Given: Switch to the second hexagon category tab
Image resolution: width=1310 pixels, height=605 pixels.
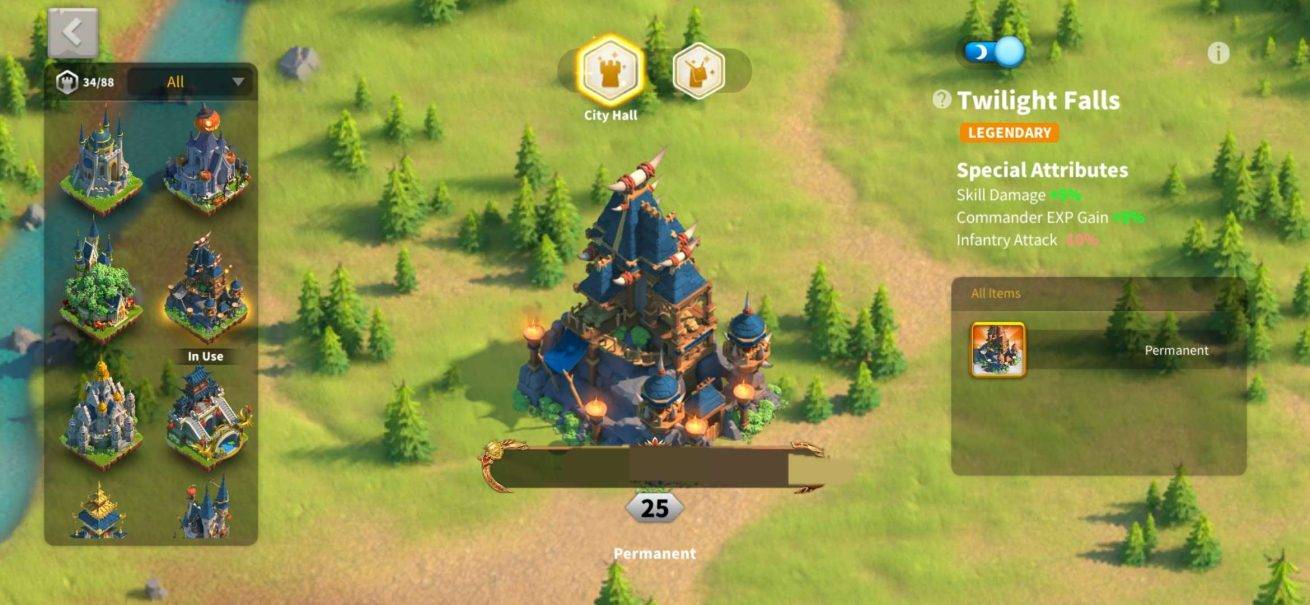Looking at the screenshot, I should (x=698, y=71).
